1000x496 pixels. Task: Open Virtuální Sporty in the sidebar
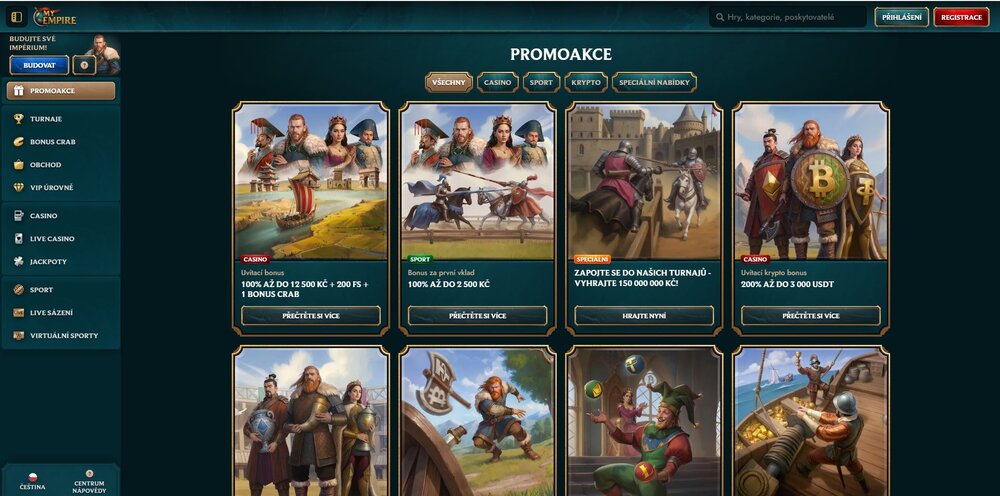click(63, 335)
